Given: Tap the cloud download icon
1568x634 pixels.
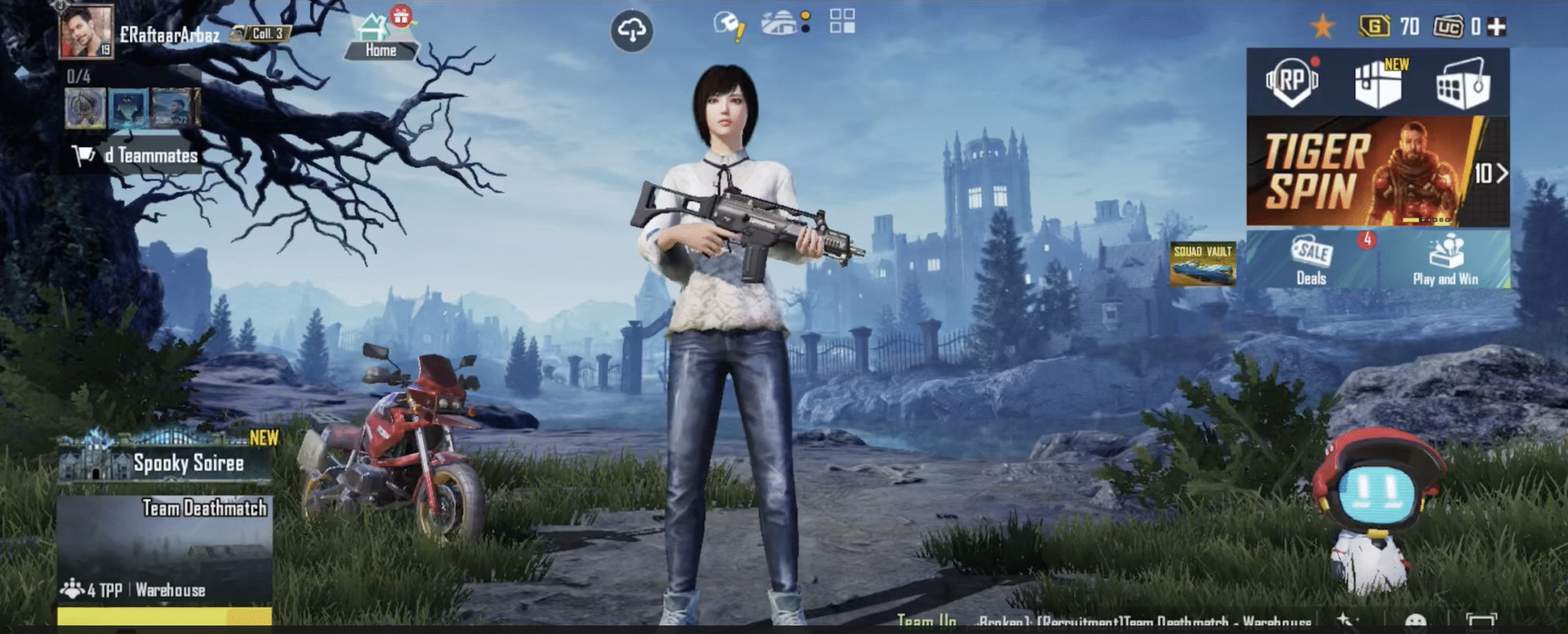Looking at the screenshot, I should [631, 30].
